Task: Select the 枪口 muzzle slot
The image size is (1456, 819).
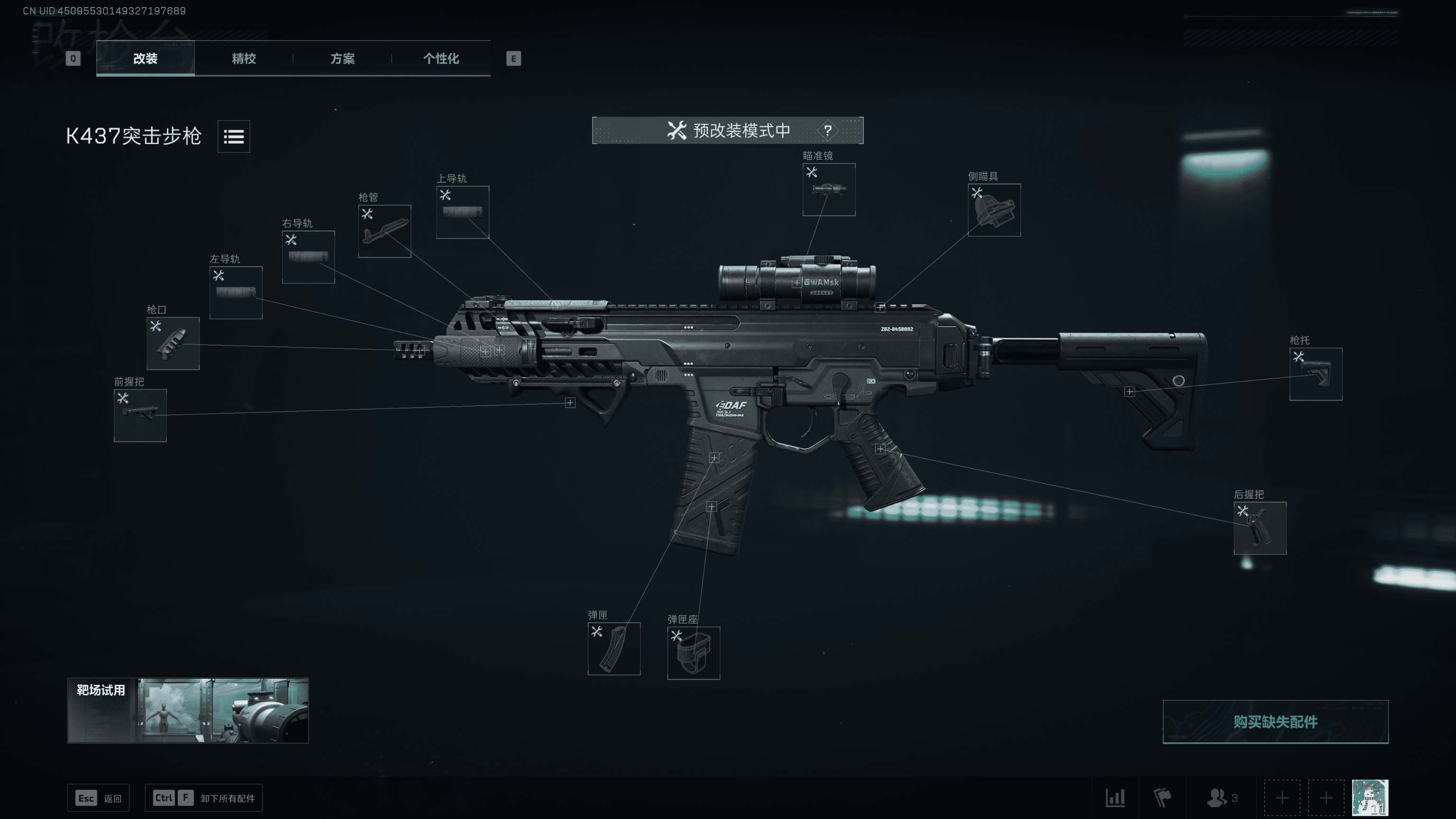Action: pyautogui.click(x=173, y=344)
